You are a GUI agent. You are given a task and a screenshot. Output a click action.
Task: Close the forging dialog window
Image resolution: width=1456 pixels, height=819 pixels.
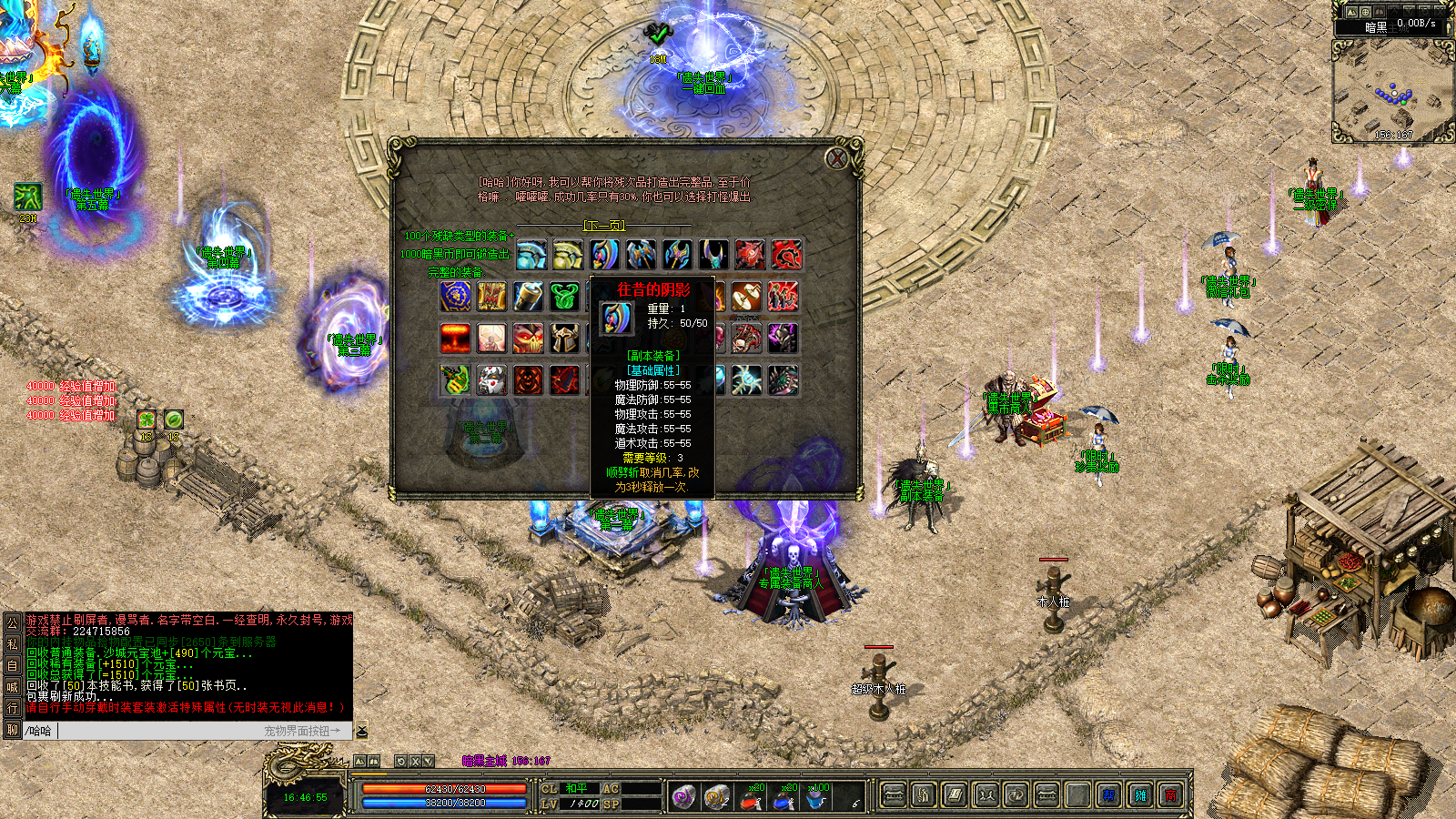click(x=836, y=159)
